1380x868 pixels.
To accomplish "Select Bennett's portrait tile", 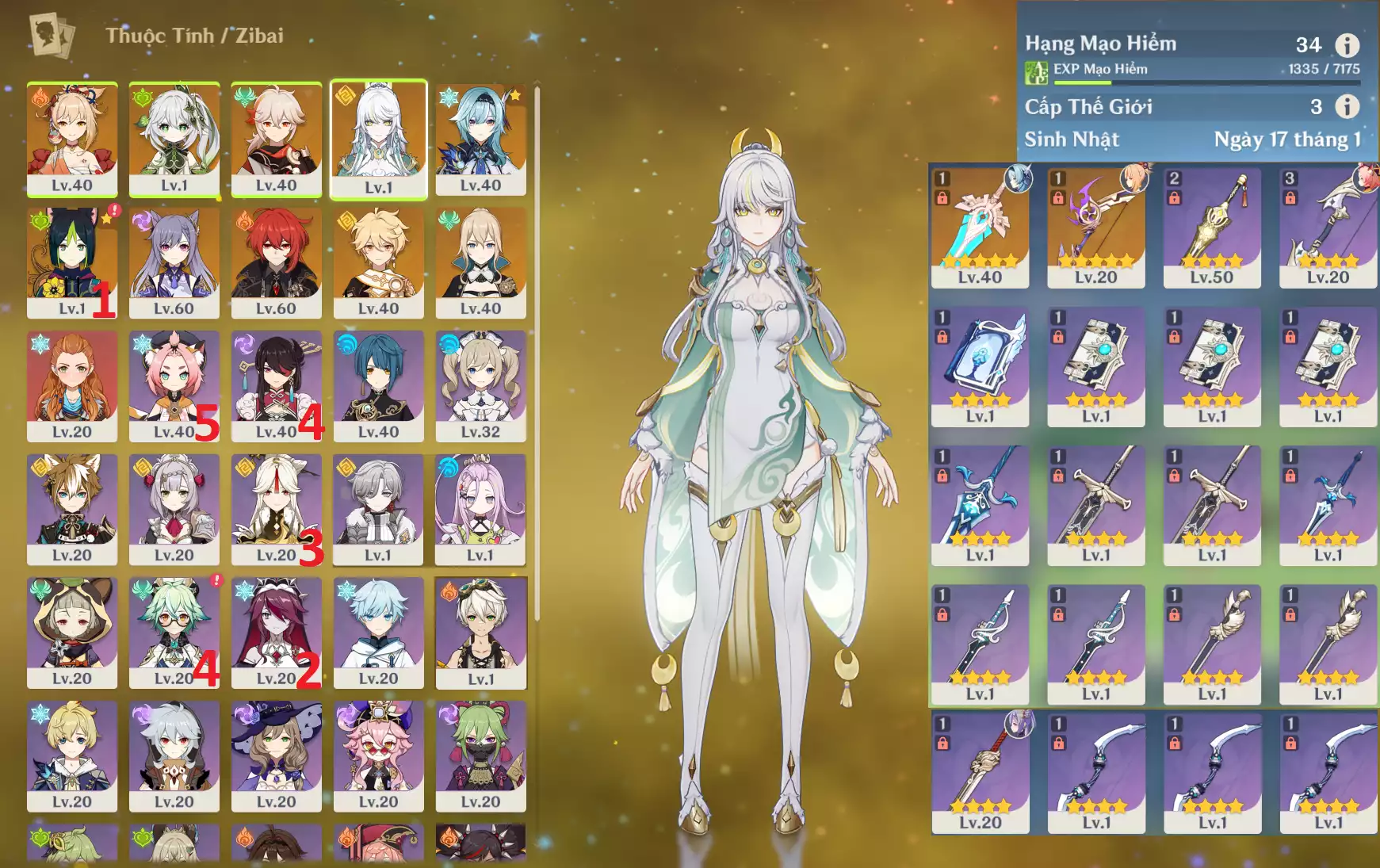I will click(480, 633).
